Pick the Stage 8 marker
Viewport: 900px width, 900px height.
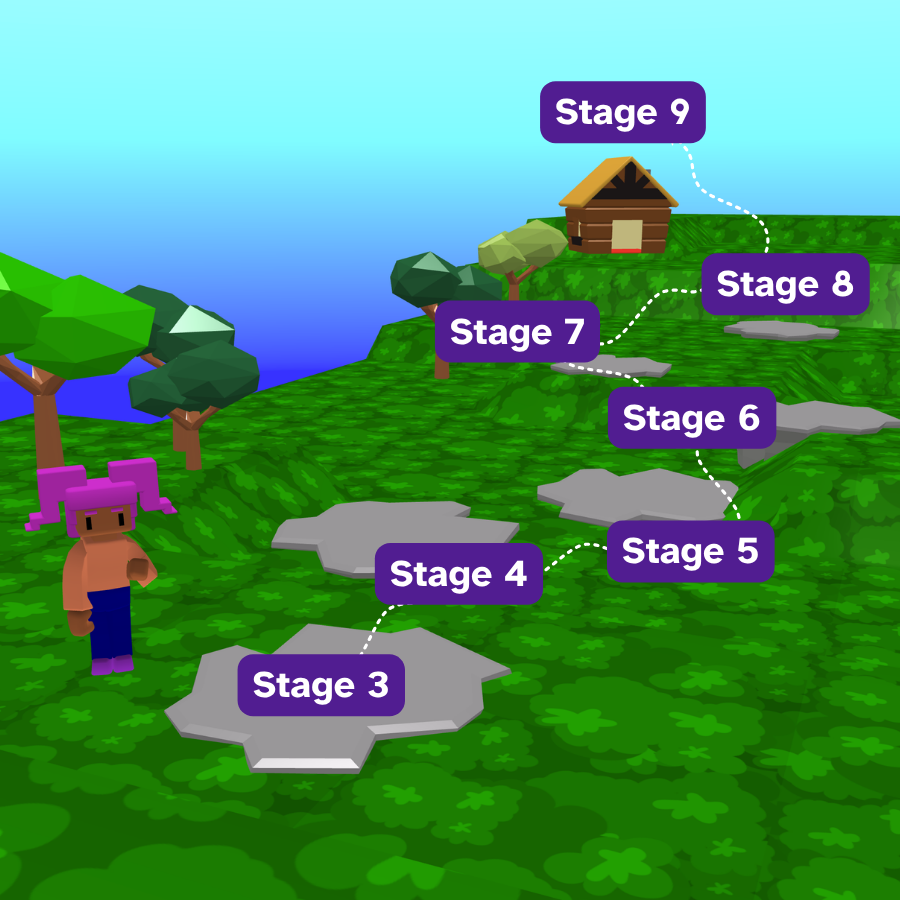785,284
